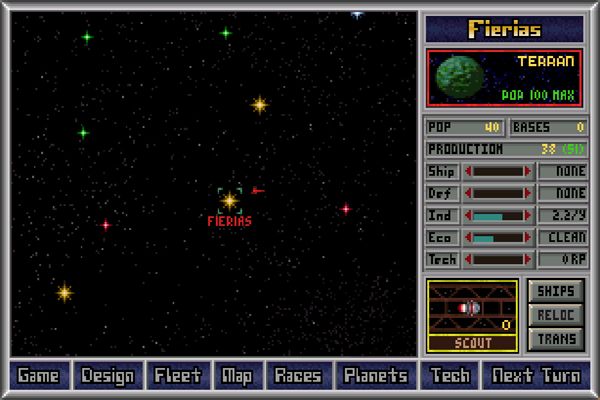This screenshot has height=400, width=600.
Task: Click the SHIPS button
Action: (x=555, y=290)
